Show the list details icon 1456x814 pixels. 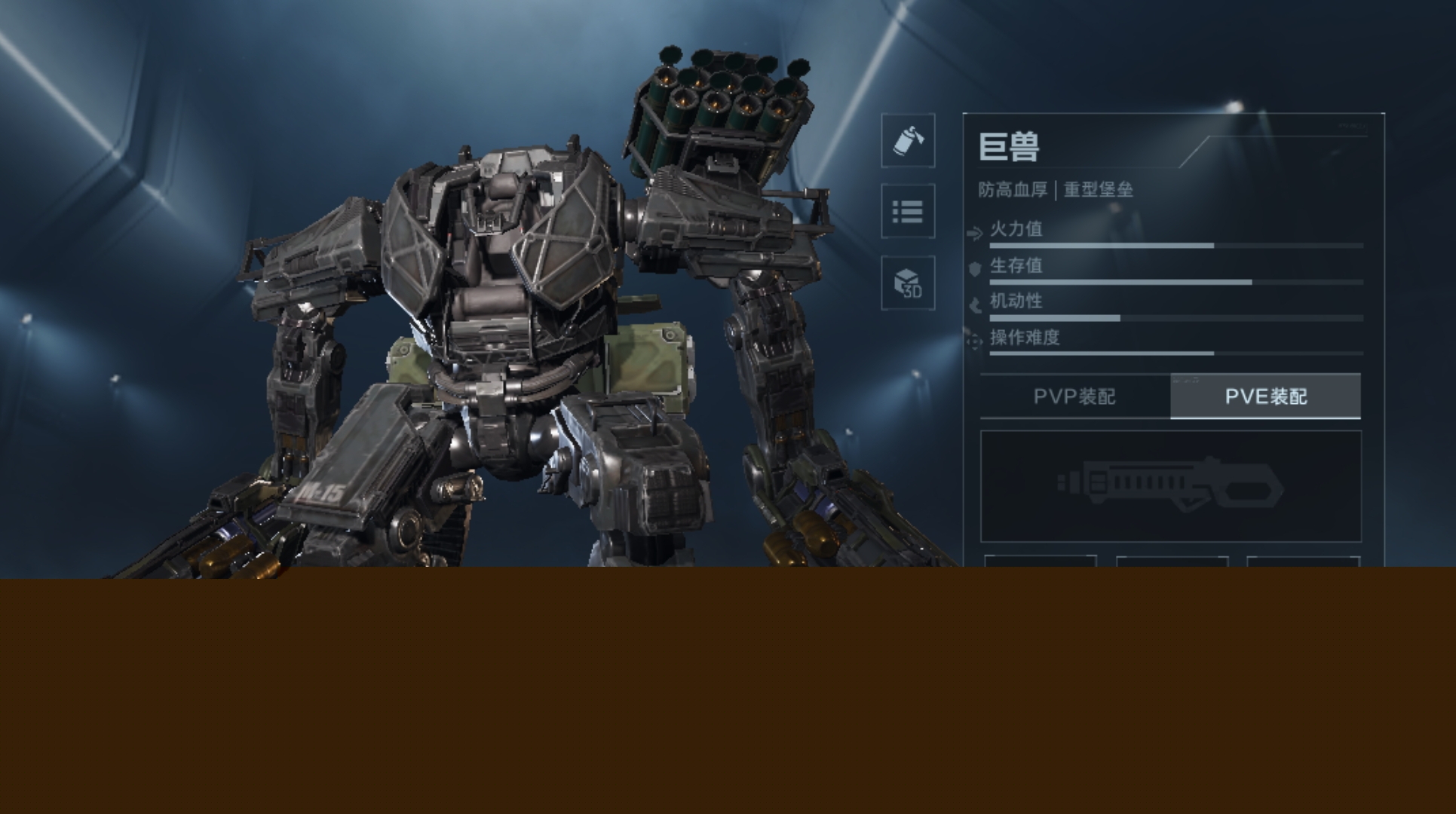[908, 211]
